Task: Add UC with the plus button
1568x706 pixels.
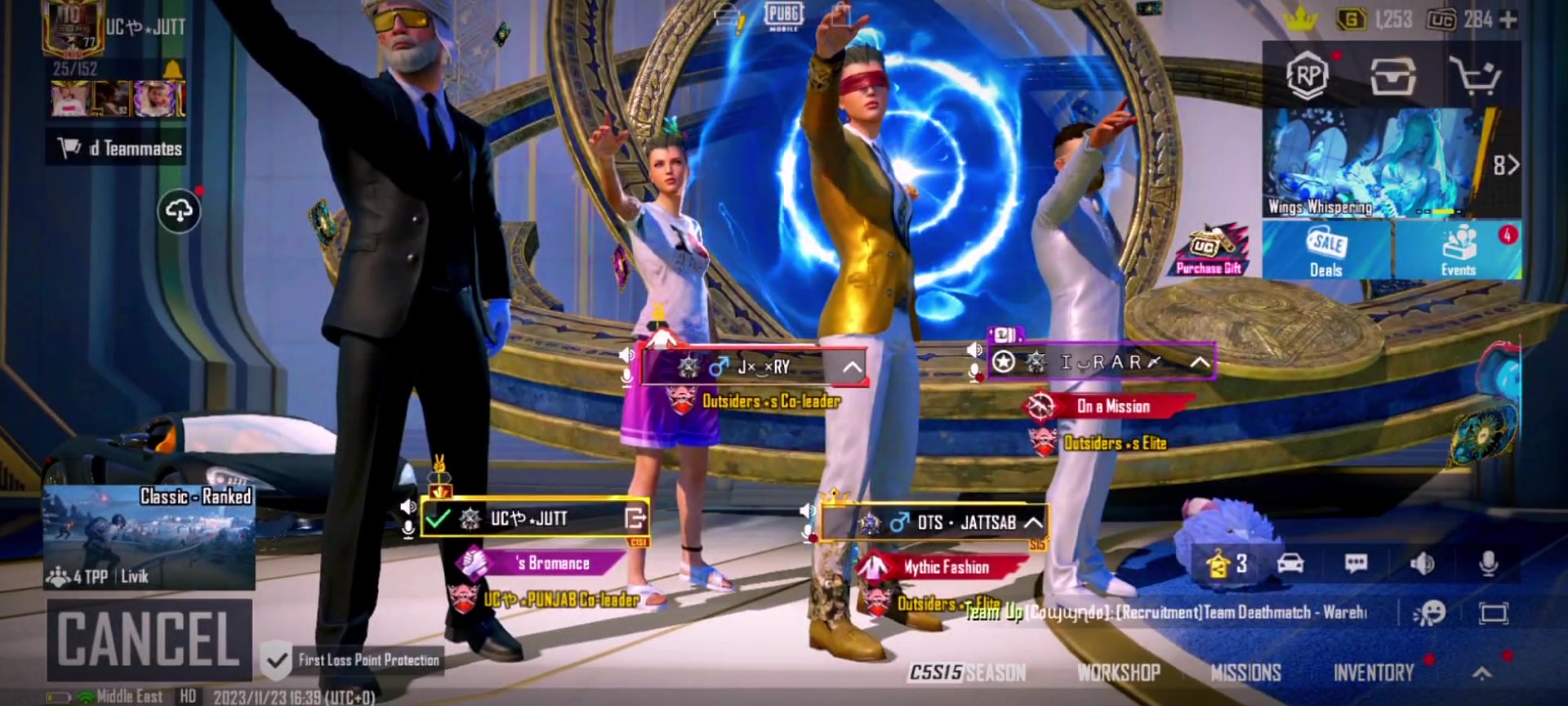Action: pos(1508,20)
